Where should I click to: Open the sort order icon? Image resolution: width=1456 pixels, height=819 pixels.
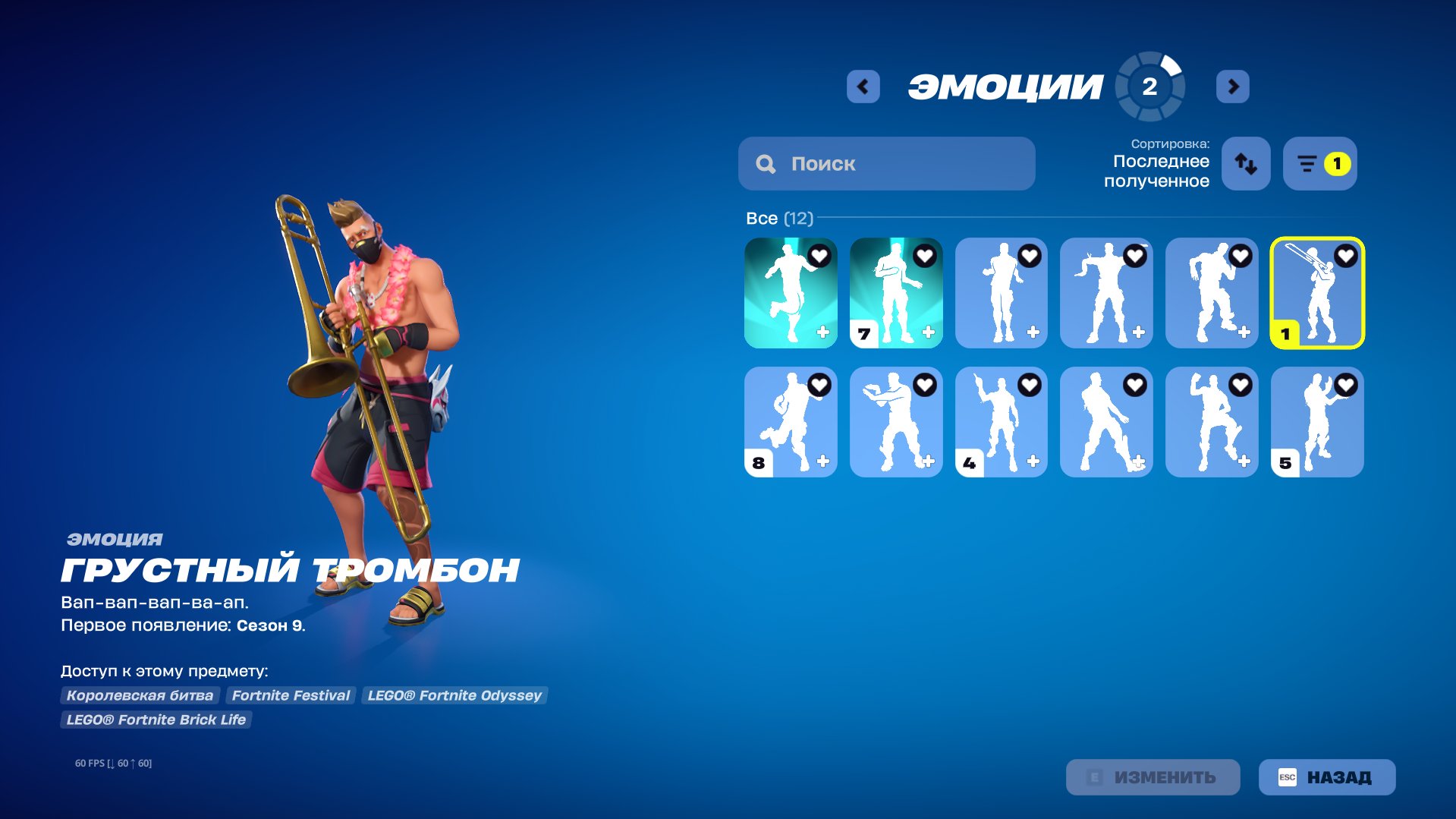tap(1245, 163)
